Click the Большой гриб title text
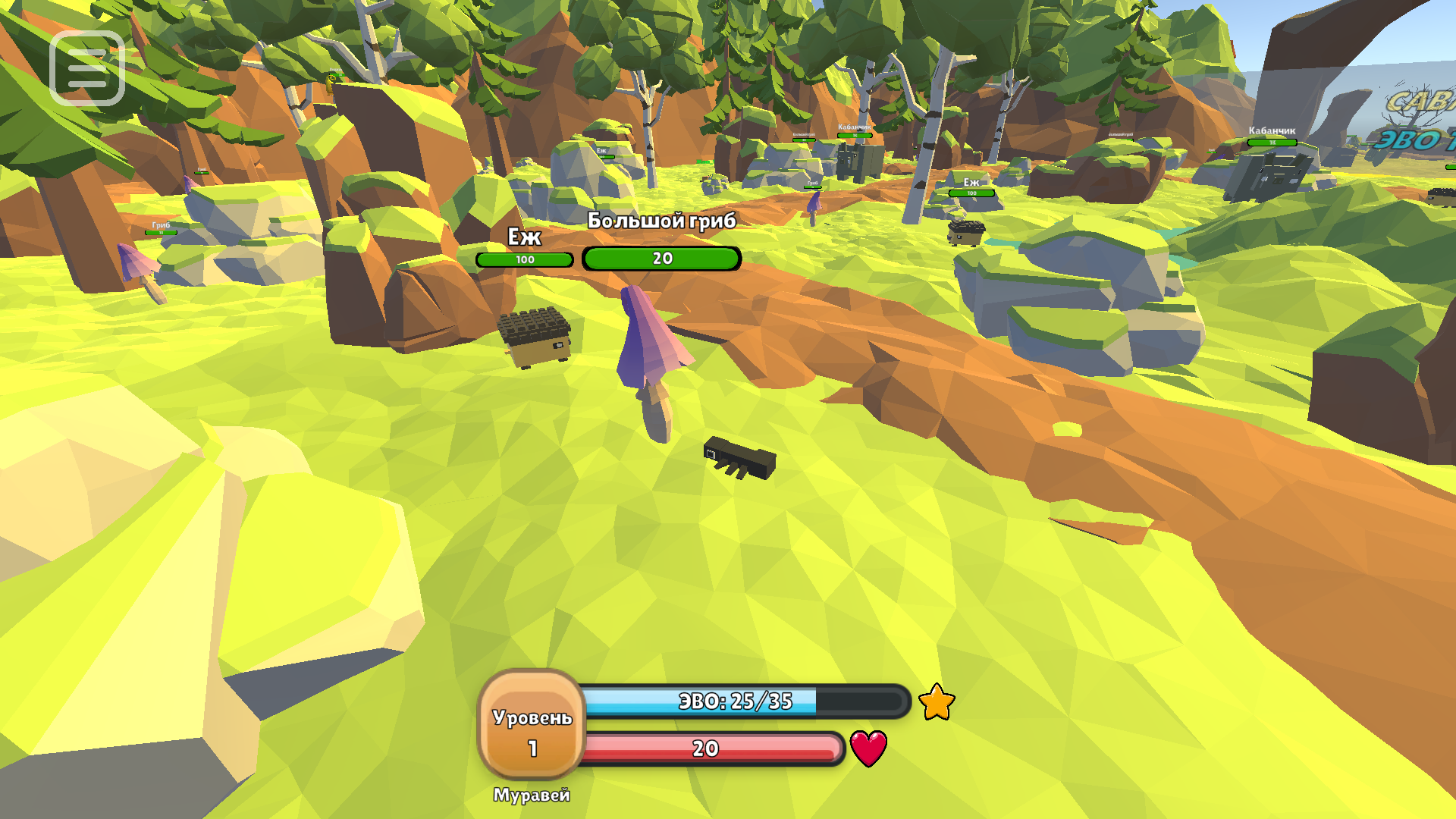The height and width of the screenshot is (819, 1456). tap(660, 220)
